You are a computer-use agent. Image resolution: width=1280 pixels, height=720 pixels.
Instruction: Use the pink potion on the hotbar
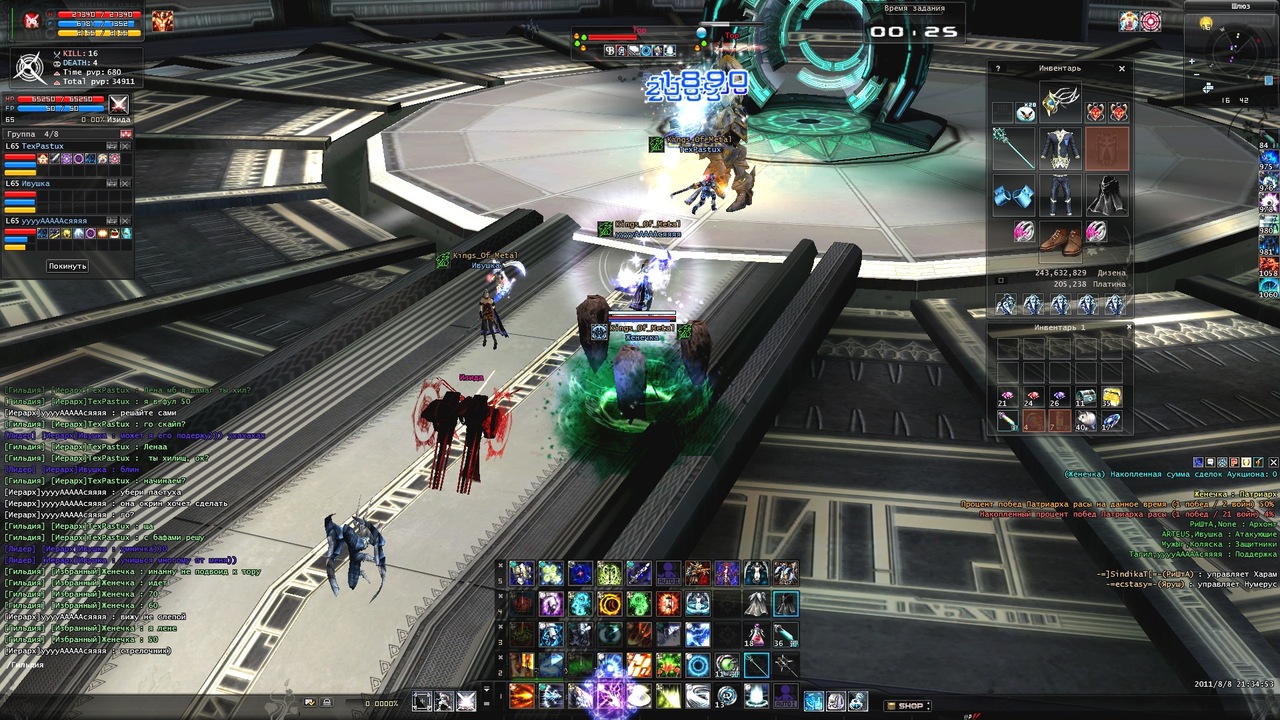click(757, 633)
